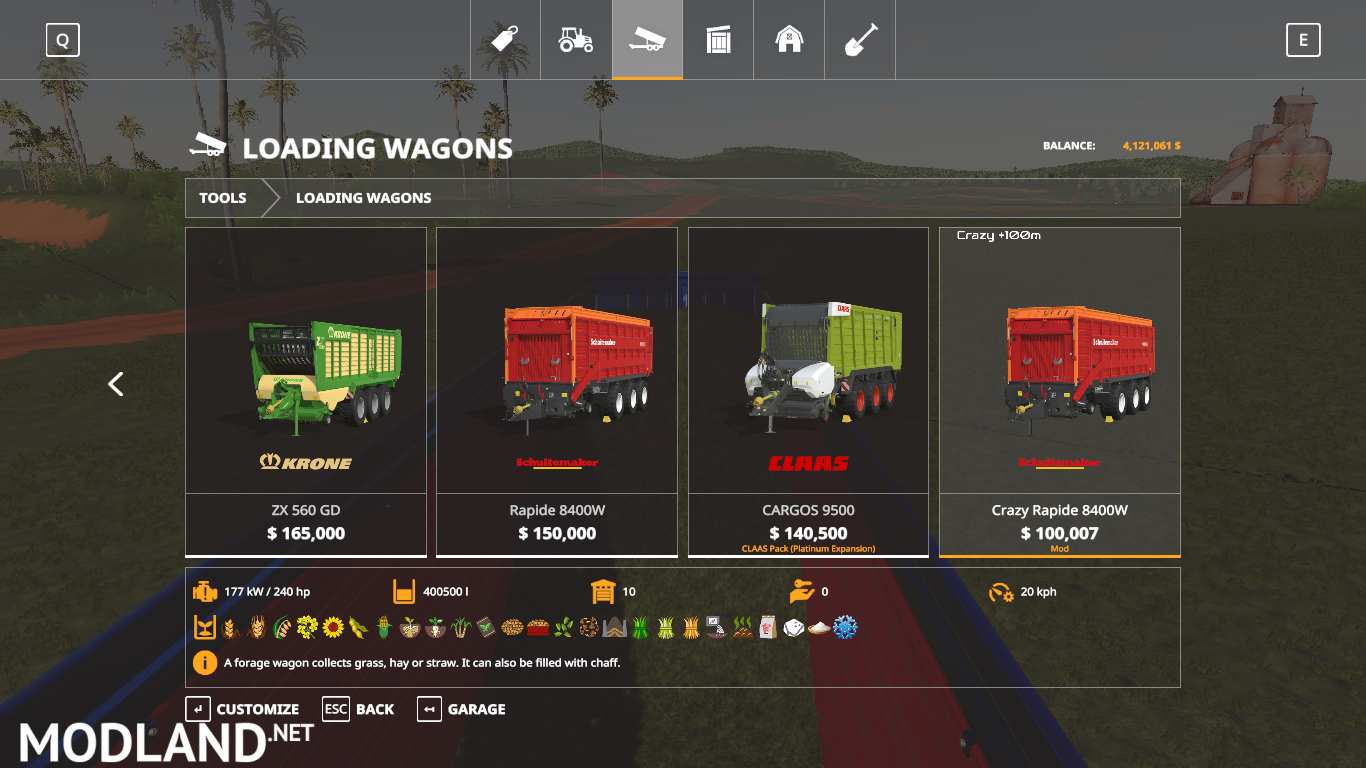Click the engine power icon near 177 kW
The height and width of the screenshot is (768, 1366).
point(205,590)
